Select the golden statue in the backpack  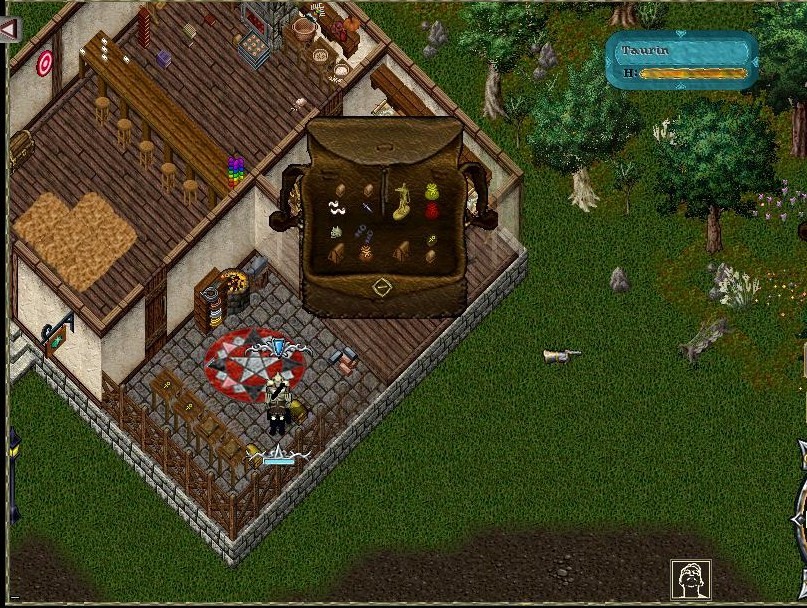pyautogui.click(x=403, y=201)
